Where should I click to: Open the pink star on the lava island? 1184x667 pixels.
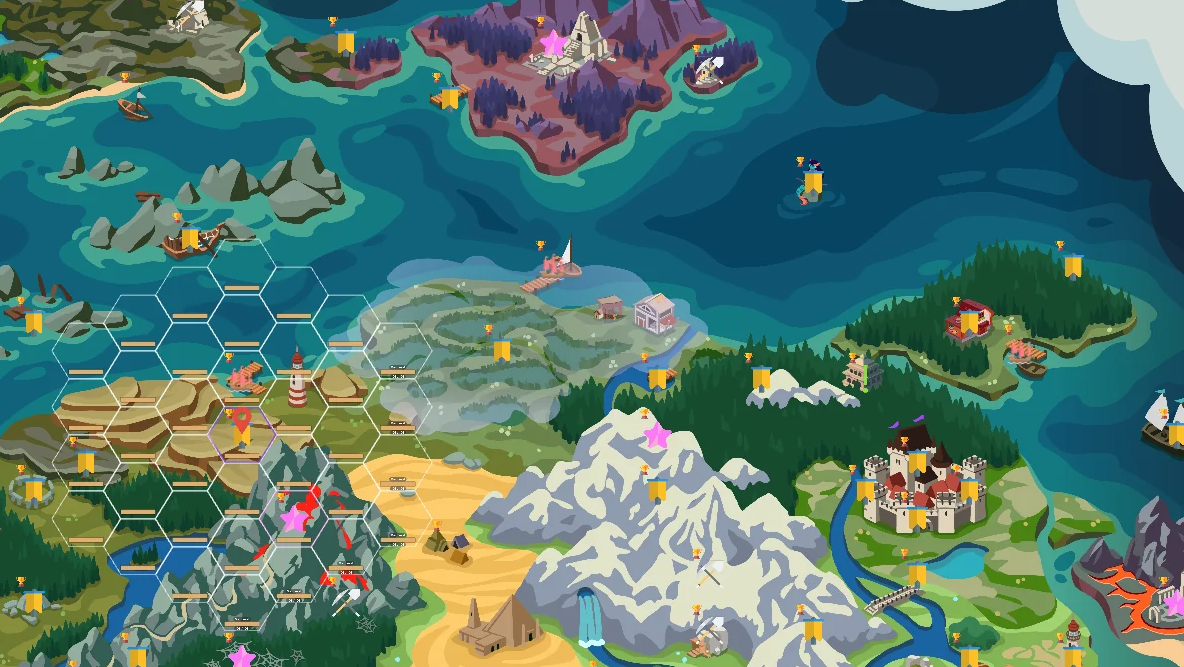(x=1176, y=603)
